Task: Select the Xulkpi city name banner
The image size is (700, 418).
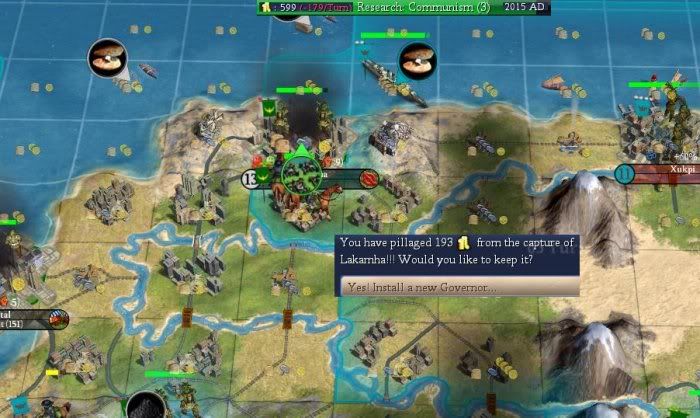Action: click(669, 172)
